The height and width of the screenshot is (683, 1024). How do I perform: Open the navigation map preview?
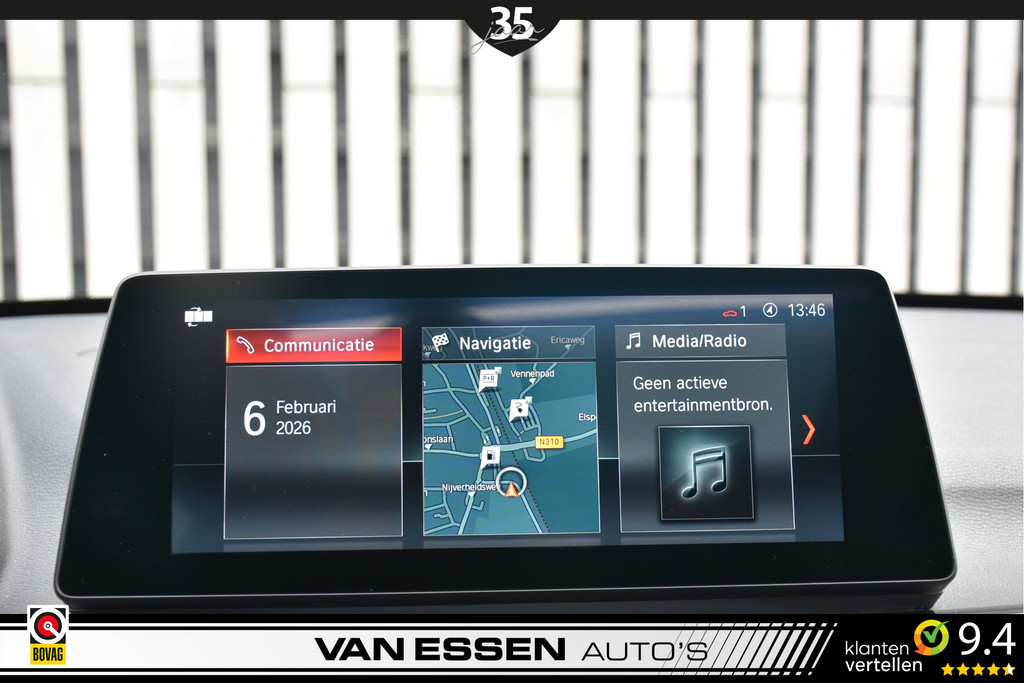pyautogui.click(x=510, y=448)
